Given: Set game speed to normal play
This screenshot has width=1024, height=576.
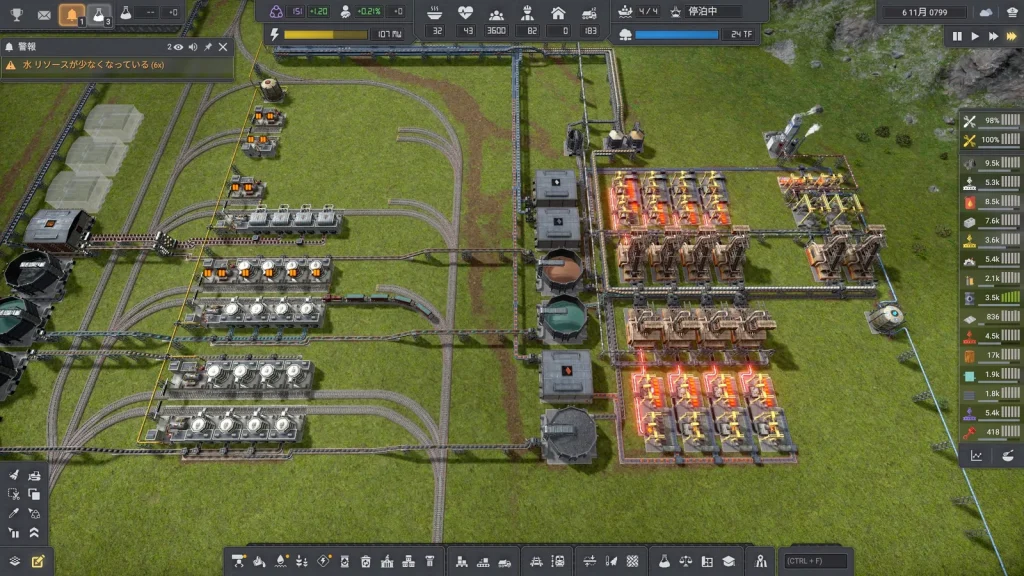Looking at the screenshot, I should tap(975, 36).
